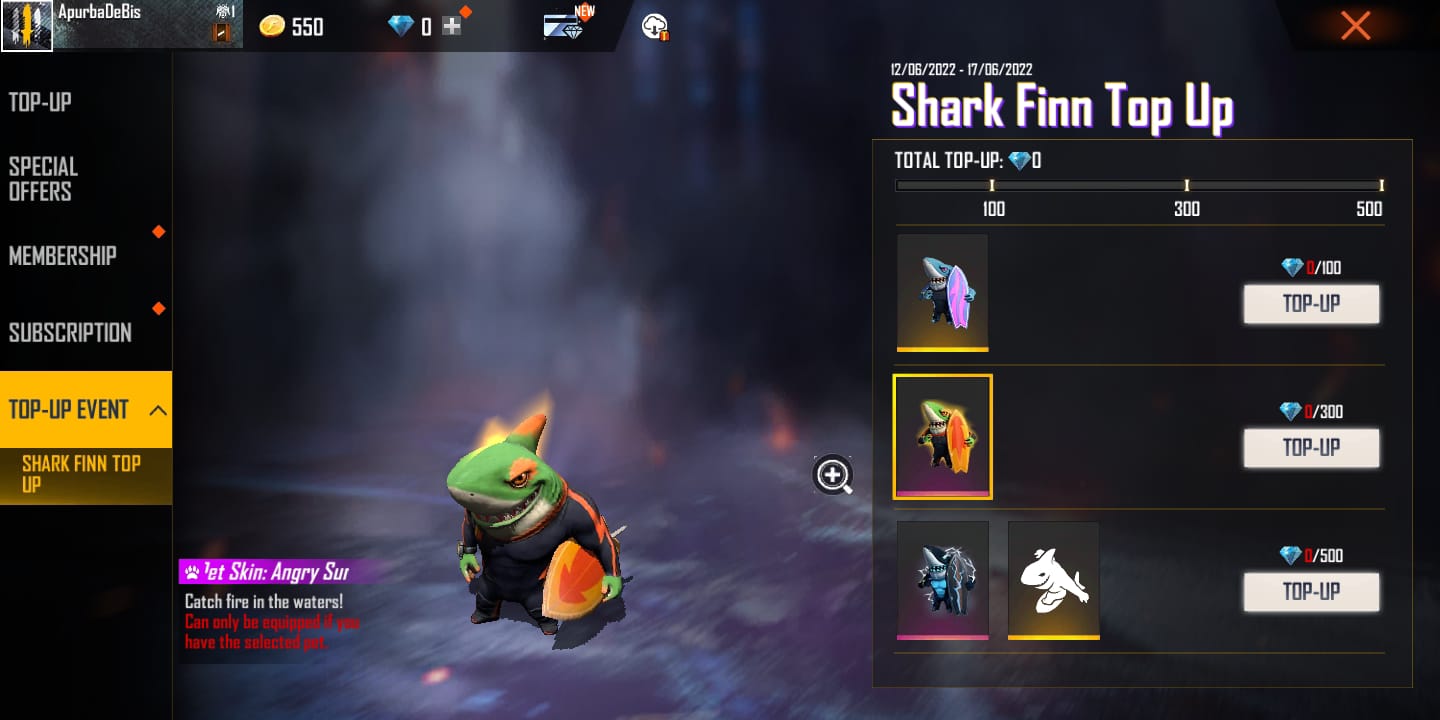The width and height of the screenshot is (1440, 720).
Task: Top-up for the 300 diamond reward
Action: 1311,448
